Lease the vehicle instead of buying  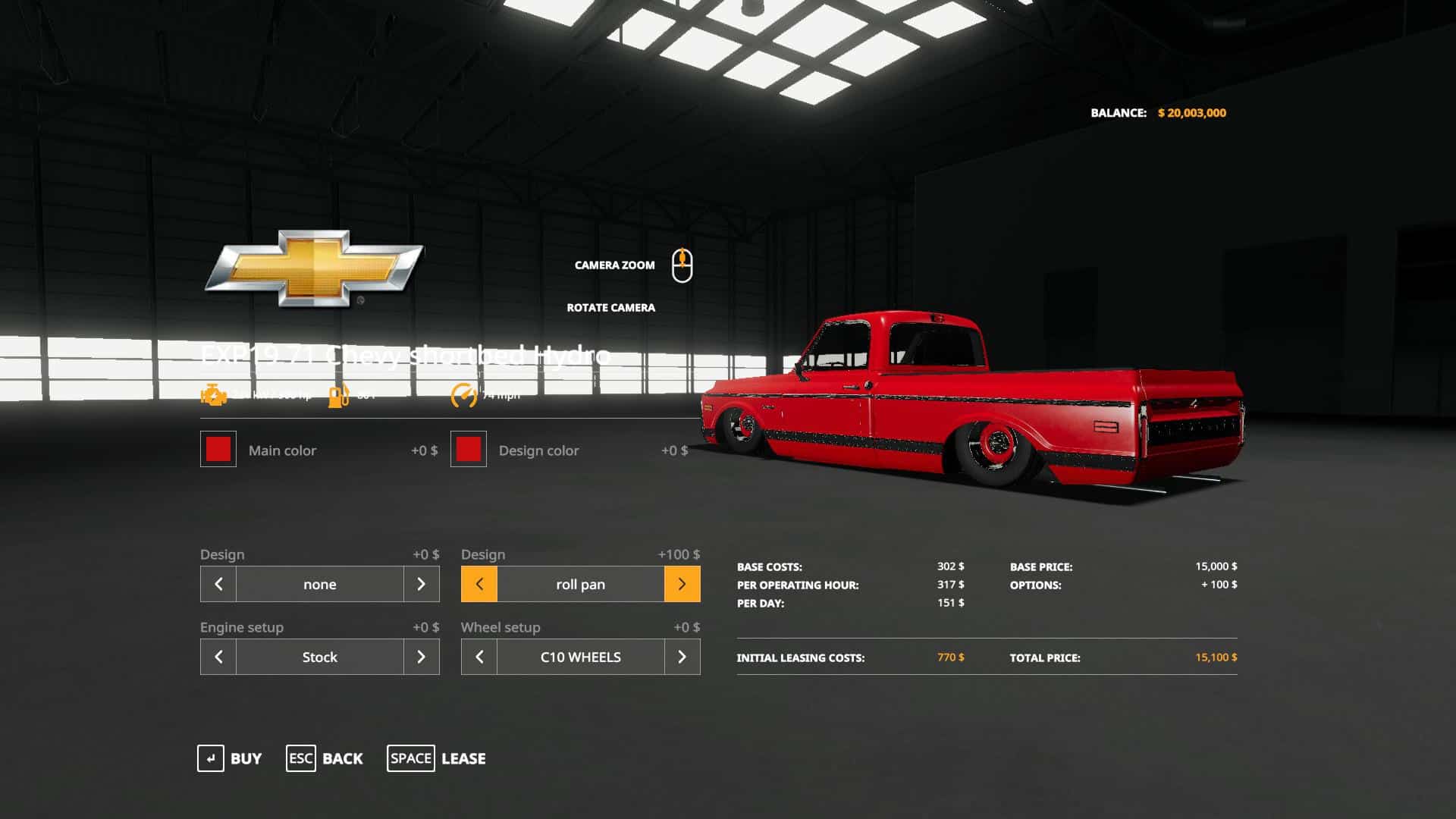click(x=437, y=758)
